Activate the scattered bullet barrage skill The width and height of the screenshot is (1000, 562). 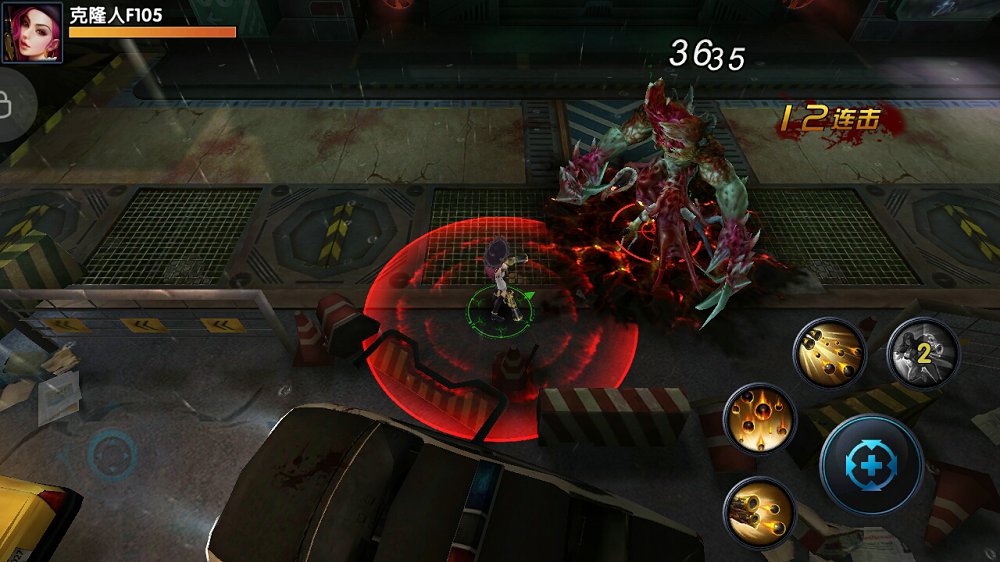click(x=829, y=353)
